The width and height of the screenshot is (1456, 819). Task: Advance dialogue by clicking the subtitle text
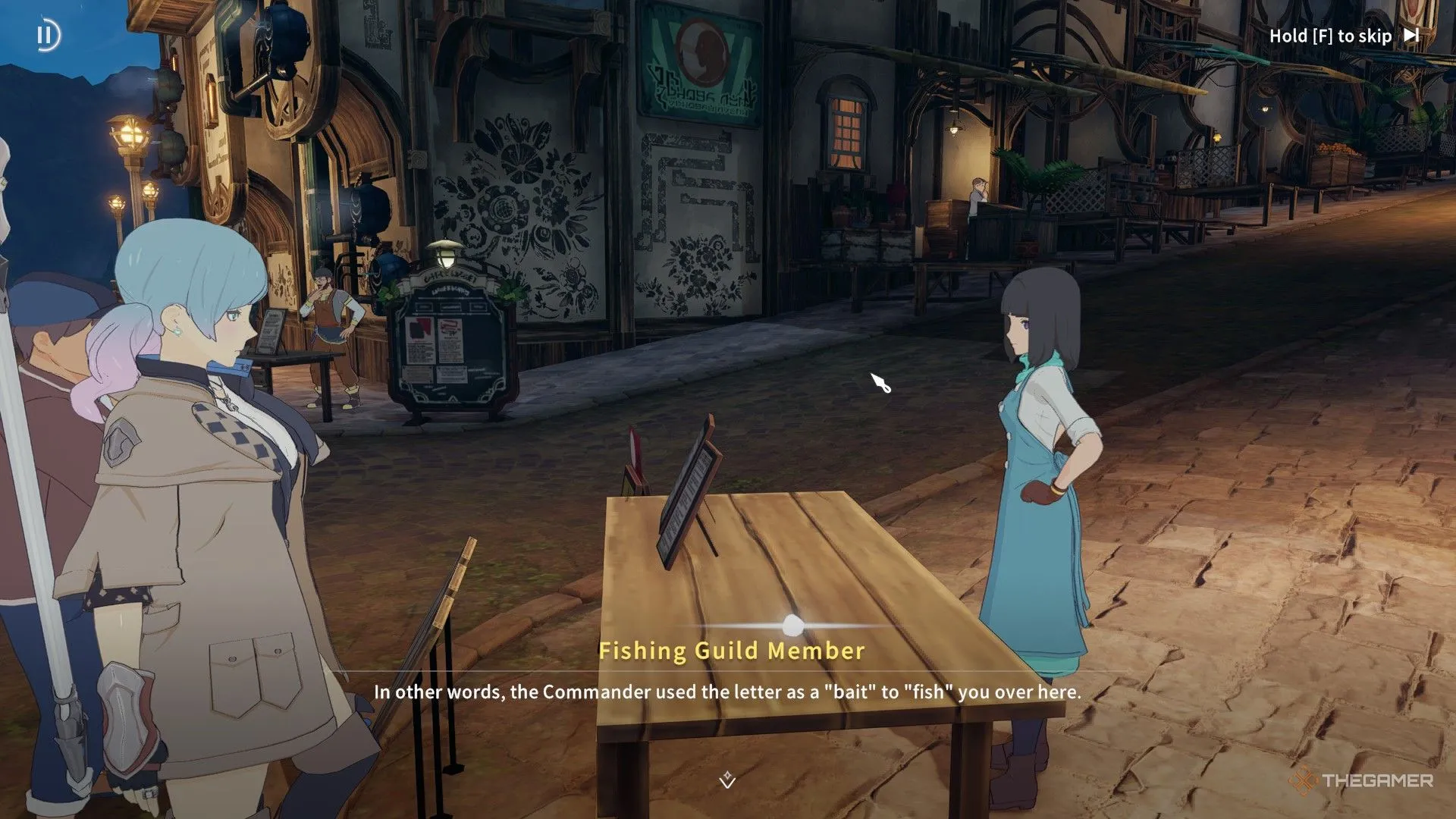point(728,692)
